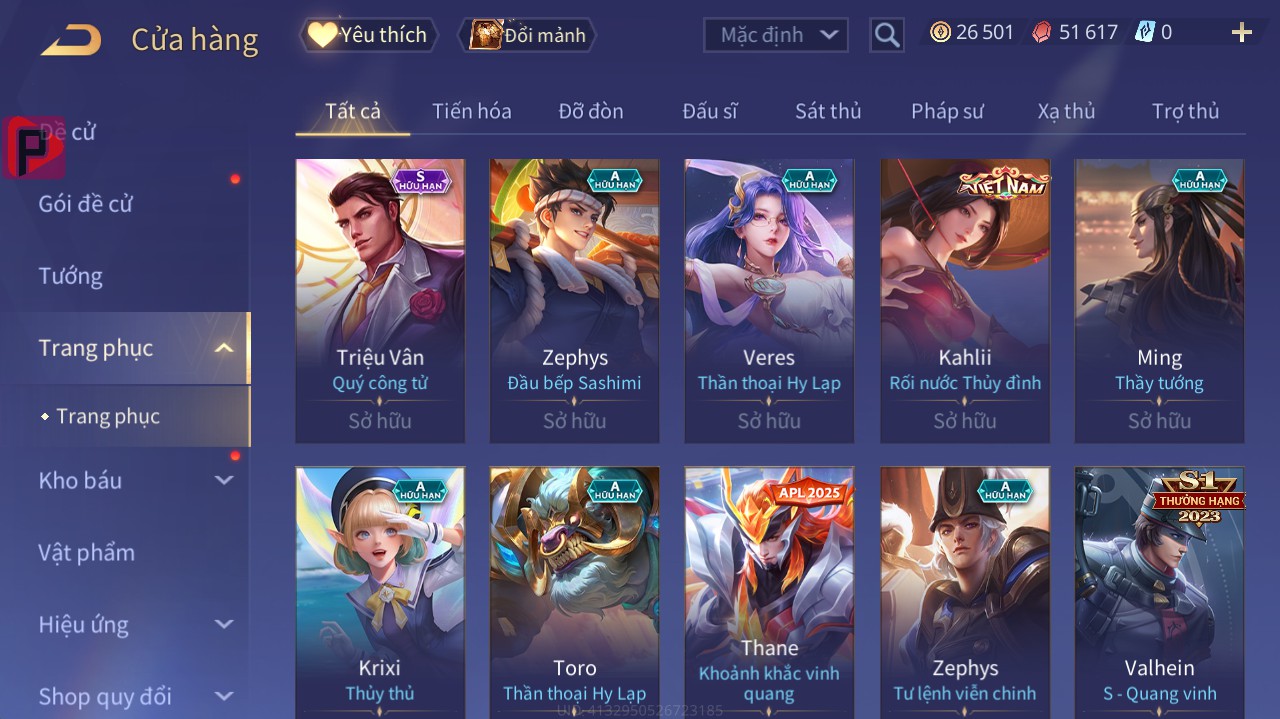Image resolution: width=1280 pixels, height=719 pixels.
Task: Pick the Valhein S - Quang vinh skin
Action: click(x=1159, y=592)
